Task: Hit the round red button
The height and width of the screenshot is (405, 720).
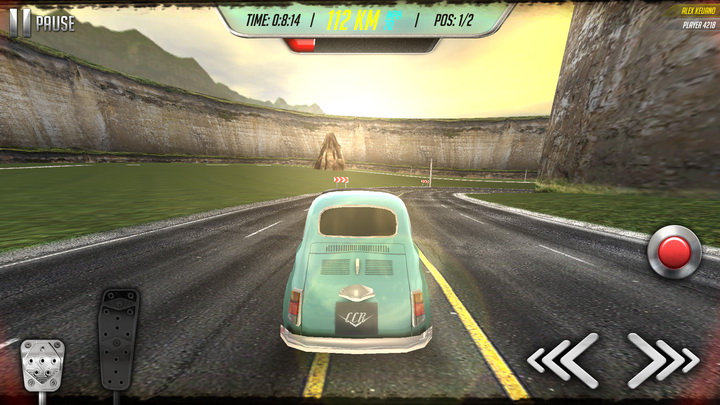Action: (x=674, y=252)
